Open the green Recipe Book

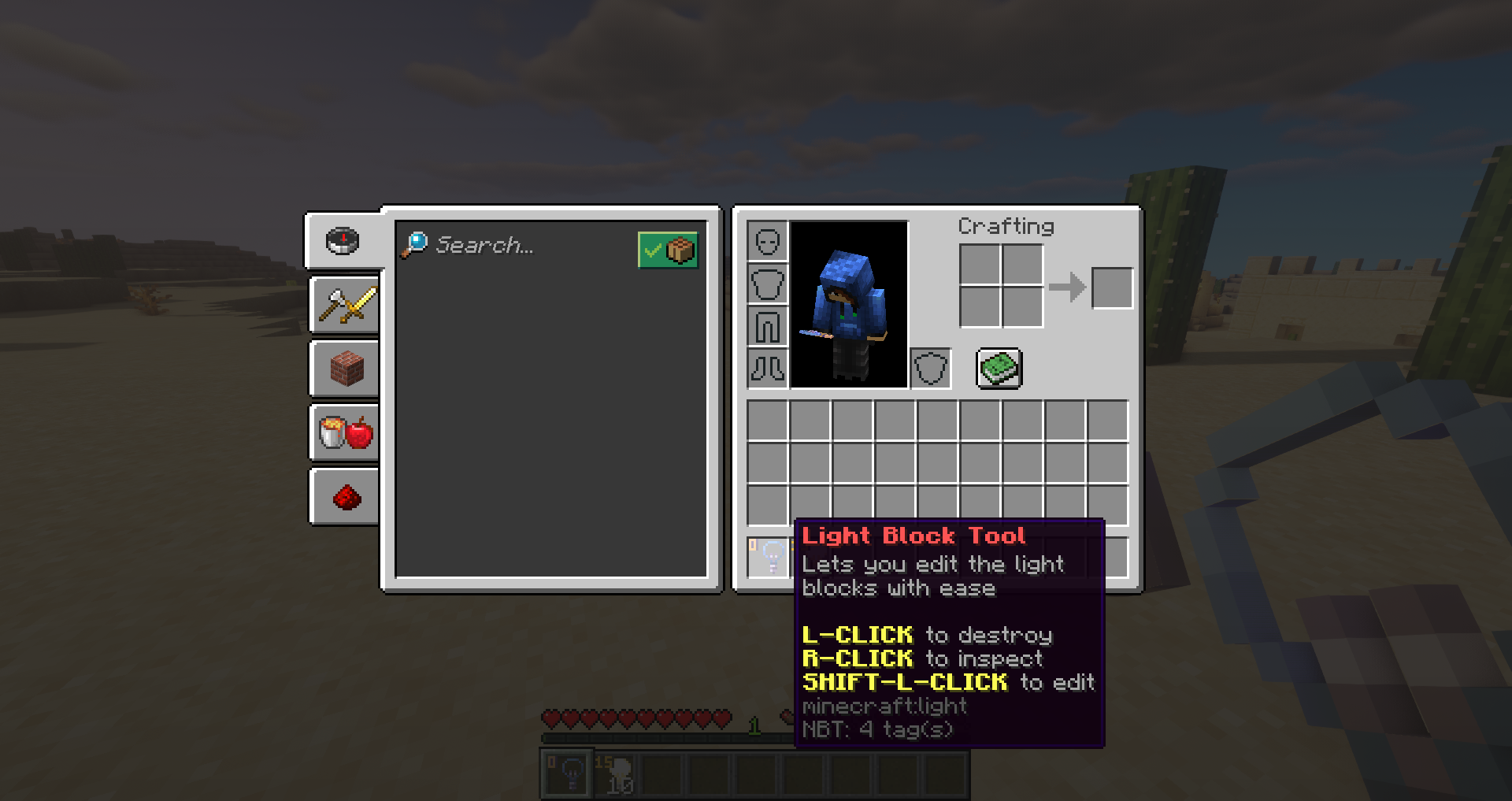[x=999, y=369]
